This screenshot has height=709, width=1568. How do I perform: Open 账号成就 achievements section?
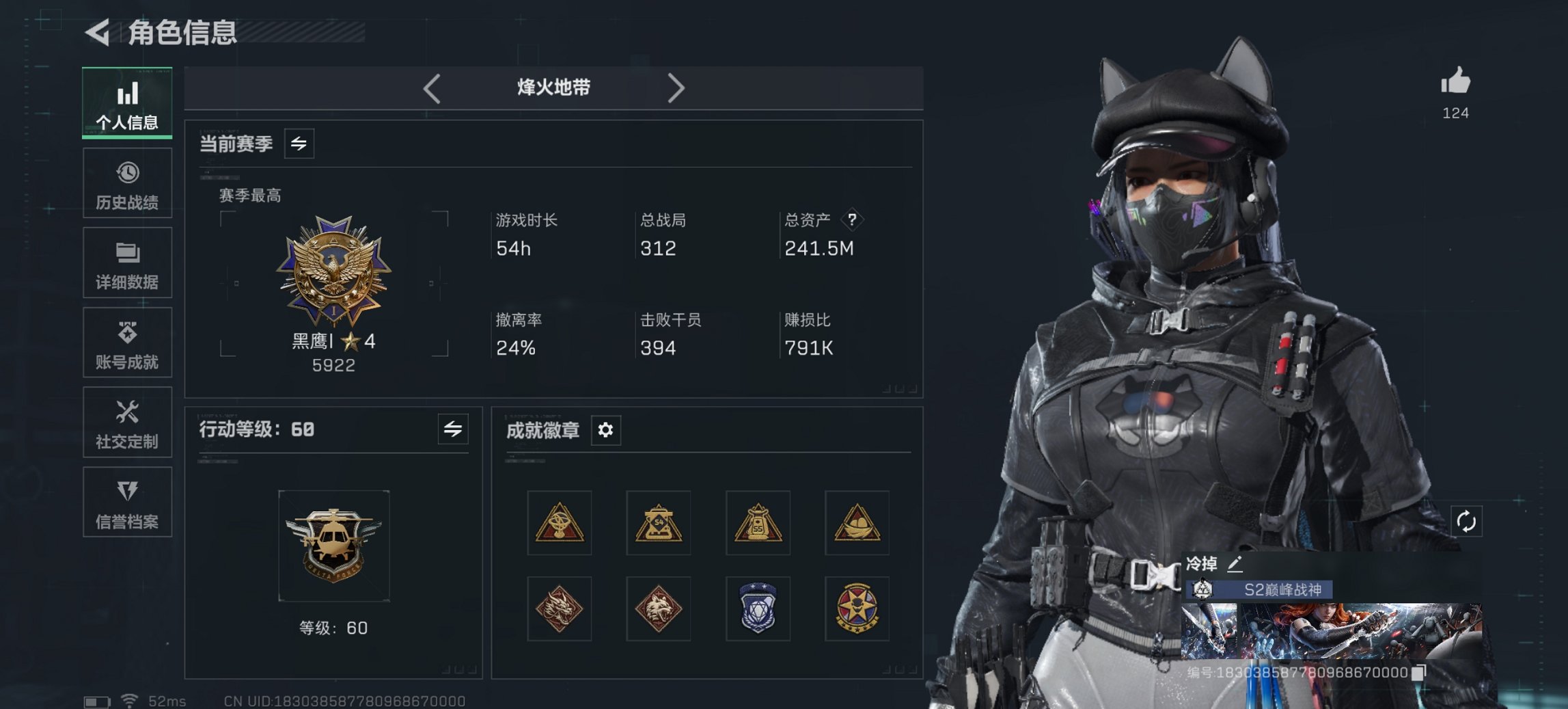127,343
